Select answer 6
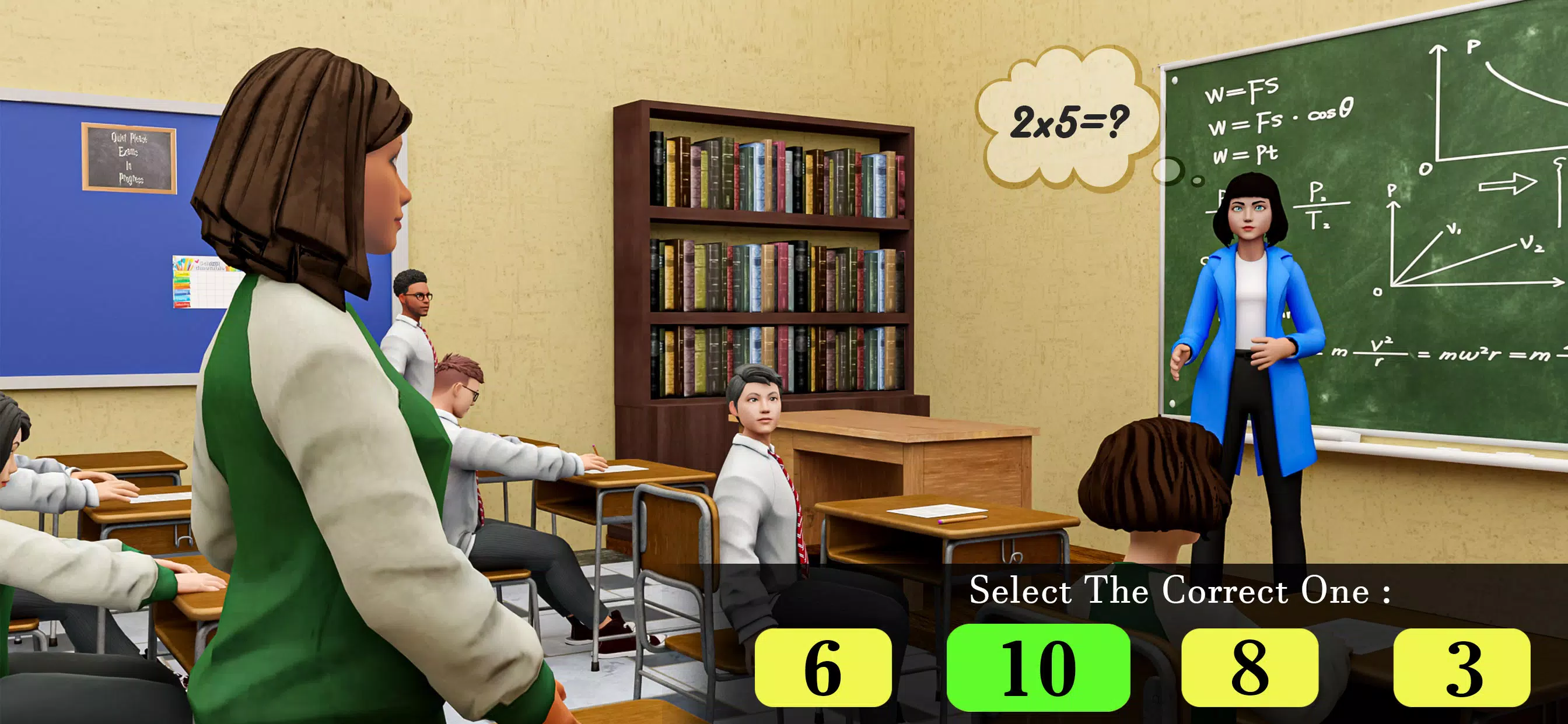The width and height of the screenshot is (1568, 724). [x=823, y=667]
